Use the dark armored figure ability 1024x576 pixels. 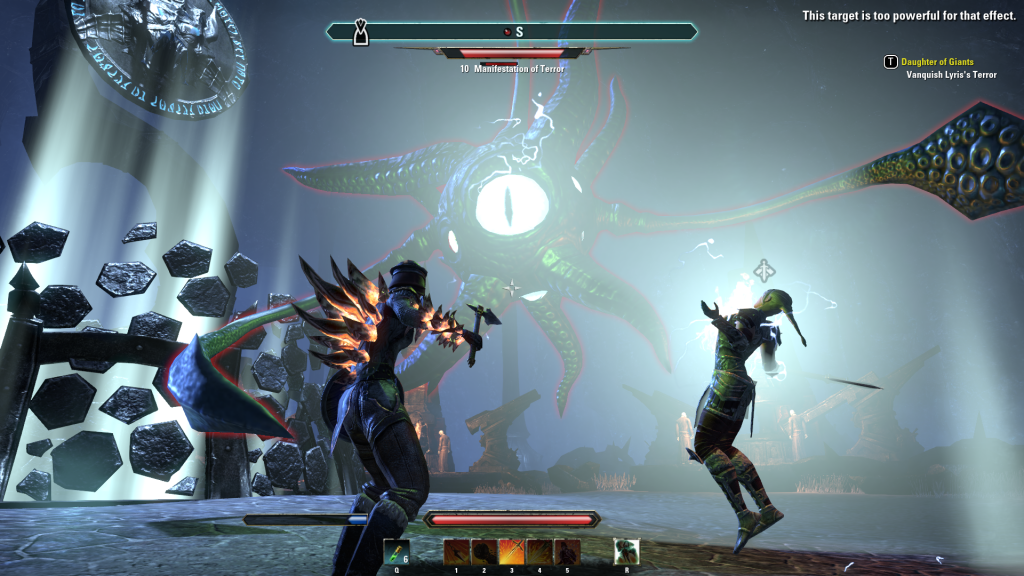(x=567, y=551)
